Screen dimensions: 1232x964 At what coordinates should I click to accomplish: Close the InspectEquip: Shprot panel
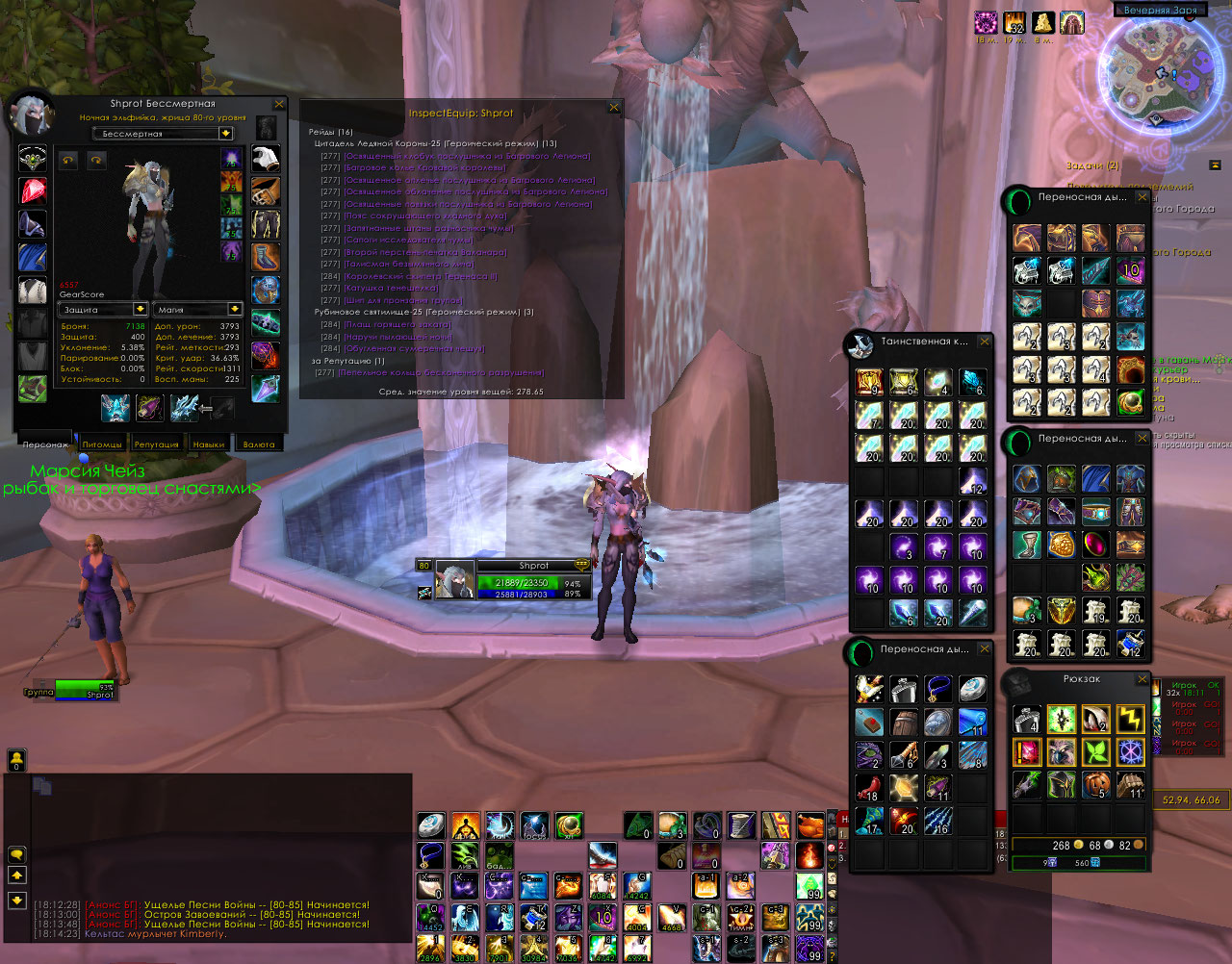614,108
